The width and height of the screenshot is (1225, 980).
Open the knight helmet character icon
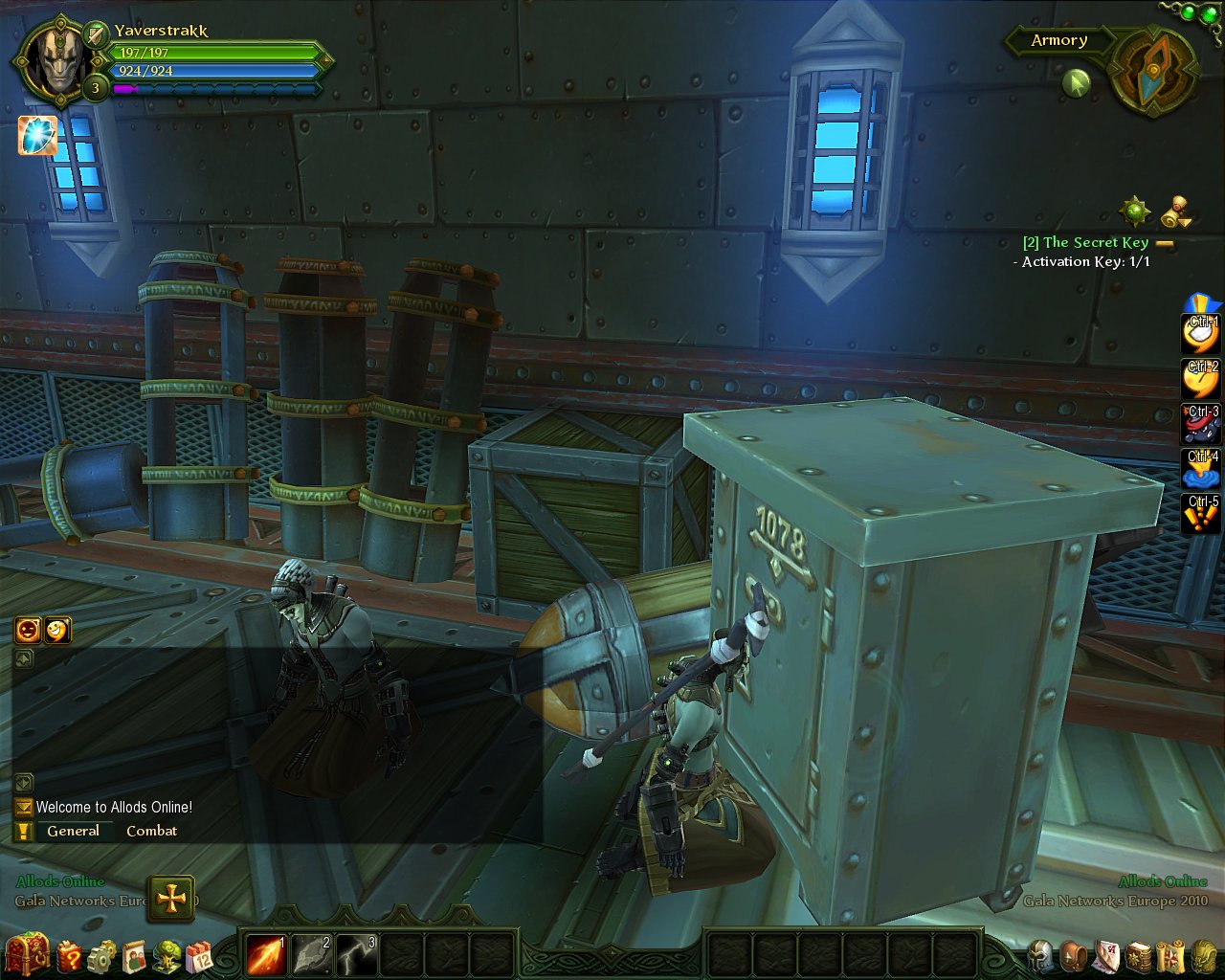pos(1040,955)
